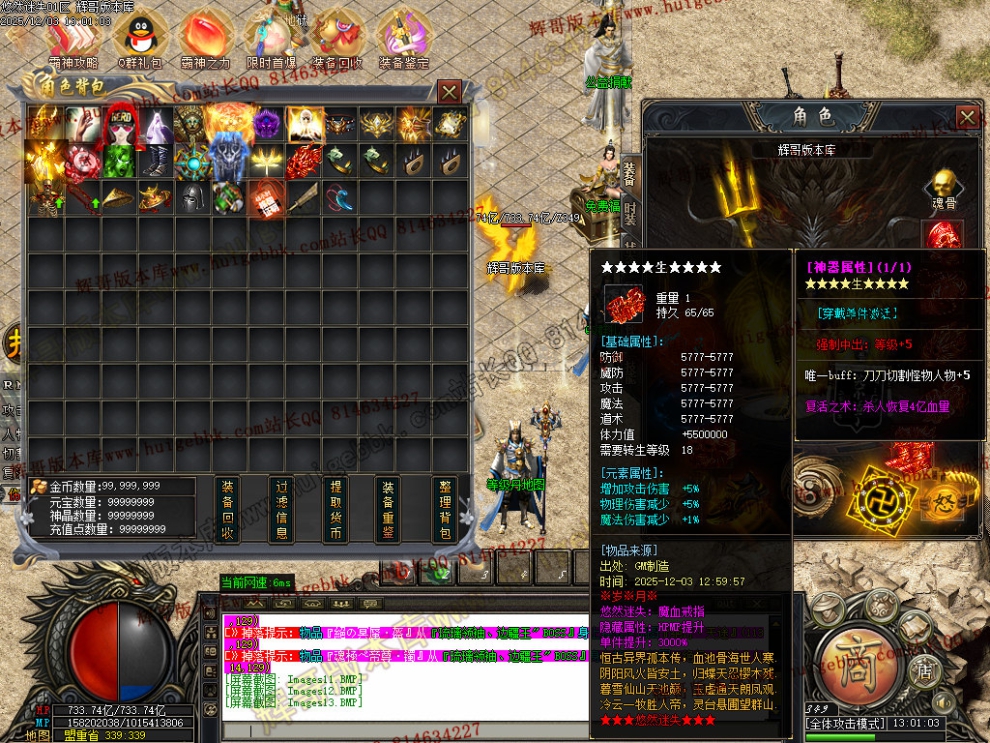This screenshot has height=743, width=990.
Task: Select the iron helmet inventory slot
Action: pyautogui.click(x=193, y=197)
